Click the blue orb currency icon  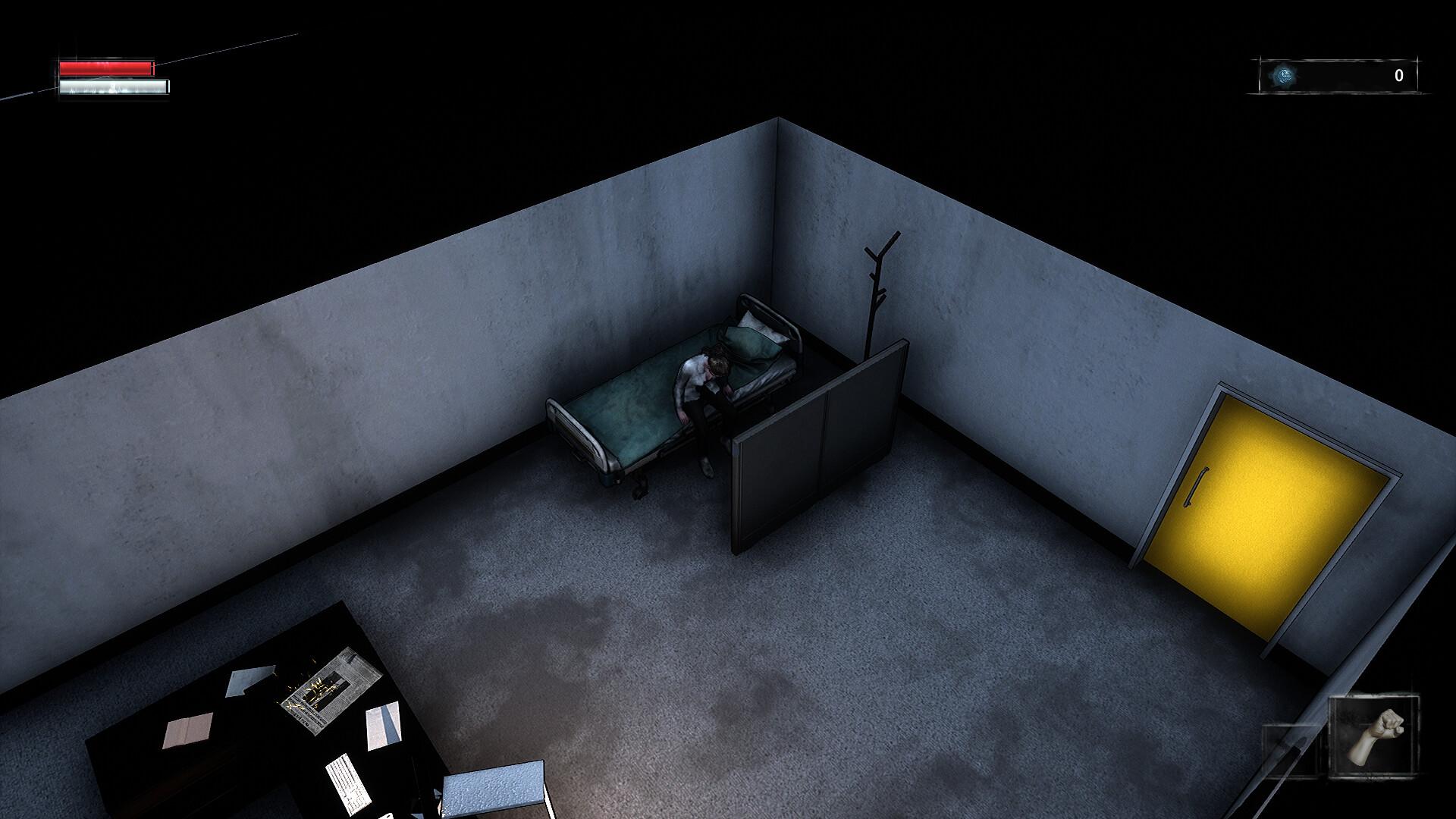1282,74
